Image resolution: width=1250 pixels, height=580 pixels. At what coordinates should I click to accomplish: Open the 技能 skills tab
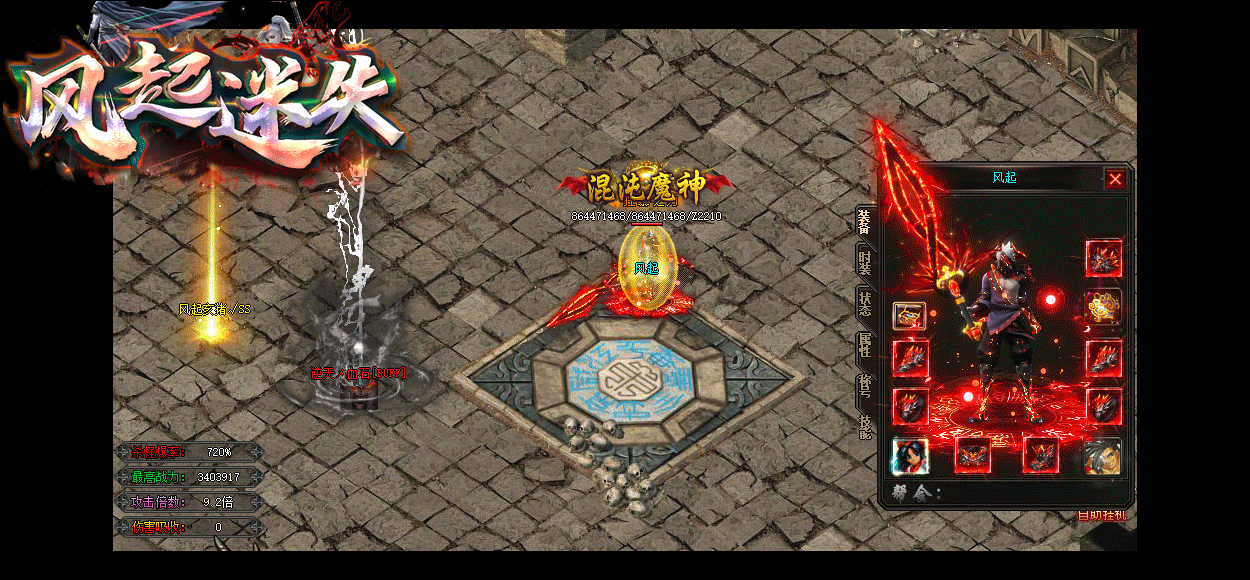[x=865, y=426]
